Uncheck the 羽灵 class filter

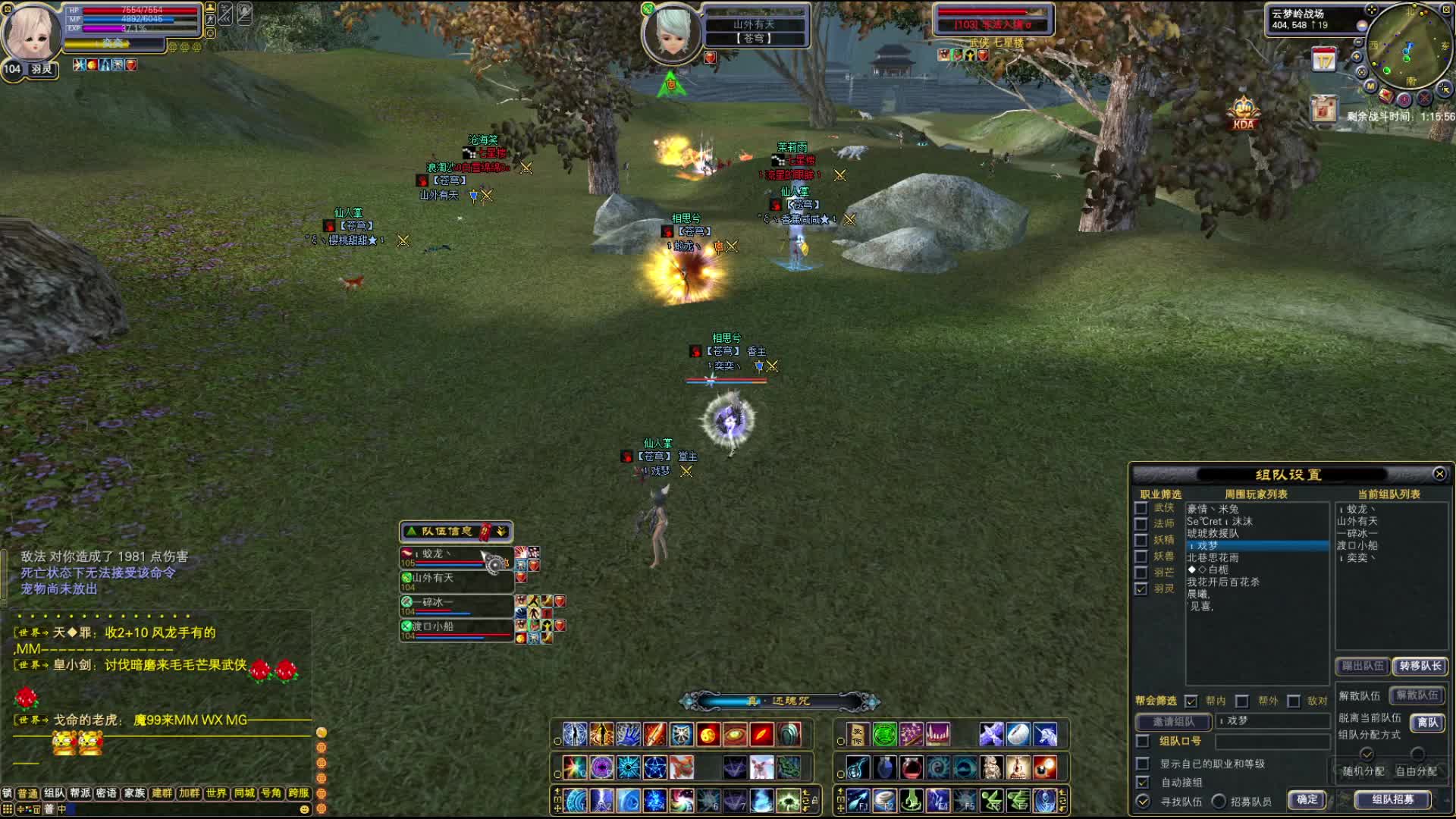point(1141,588)
